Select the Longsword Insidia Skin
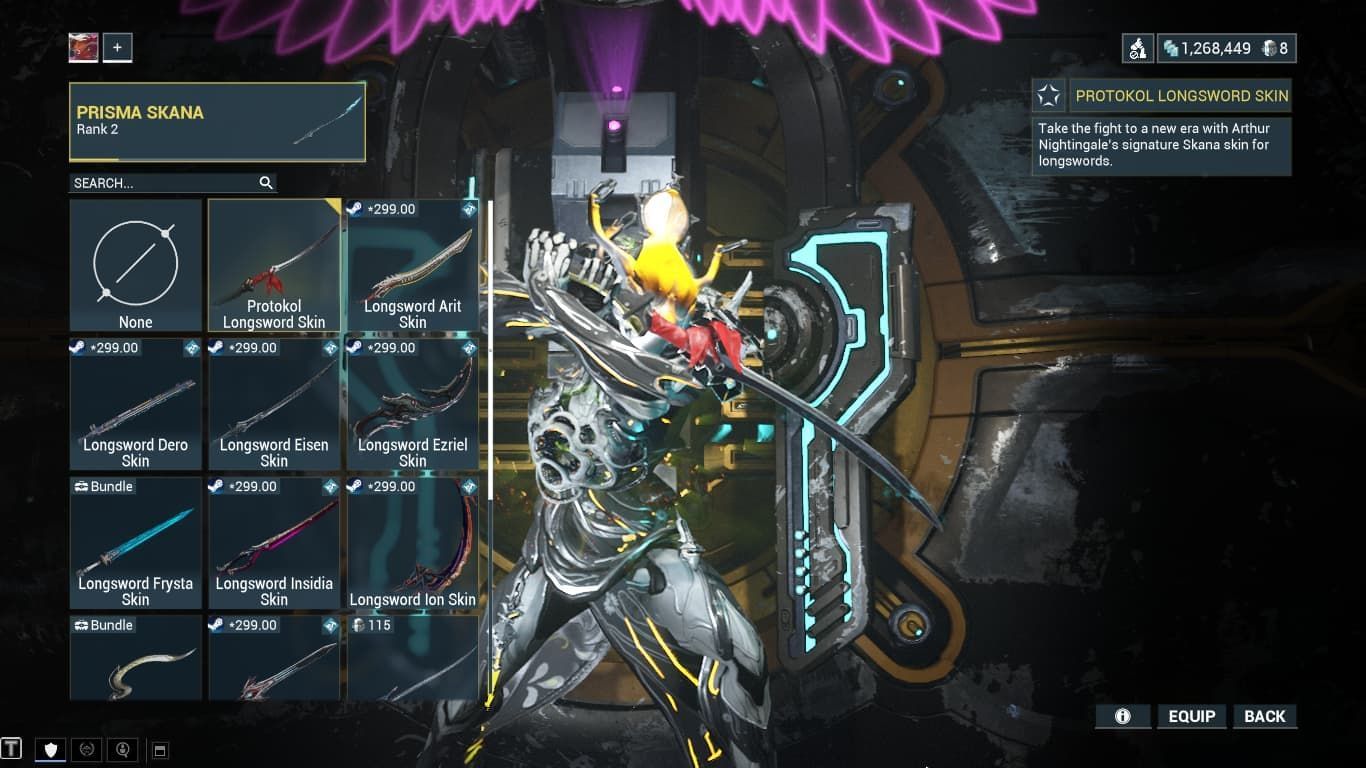Image resolution: width=1366 pixels, height=768 pixels. tap(273, 540)
